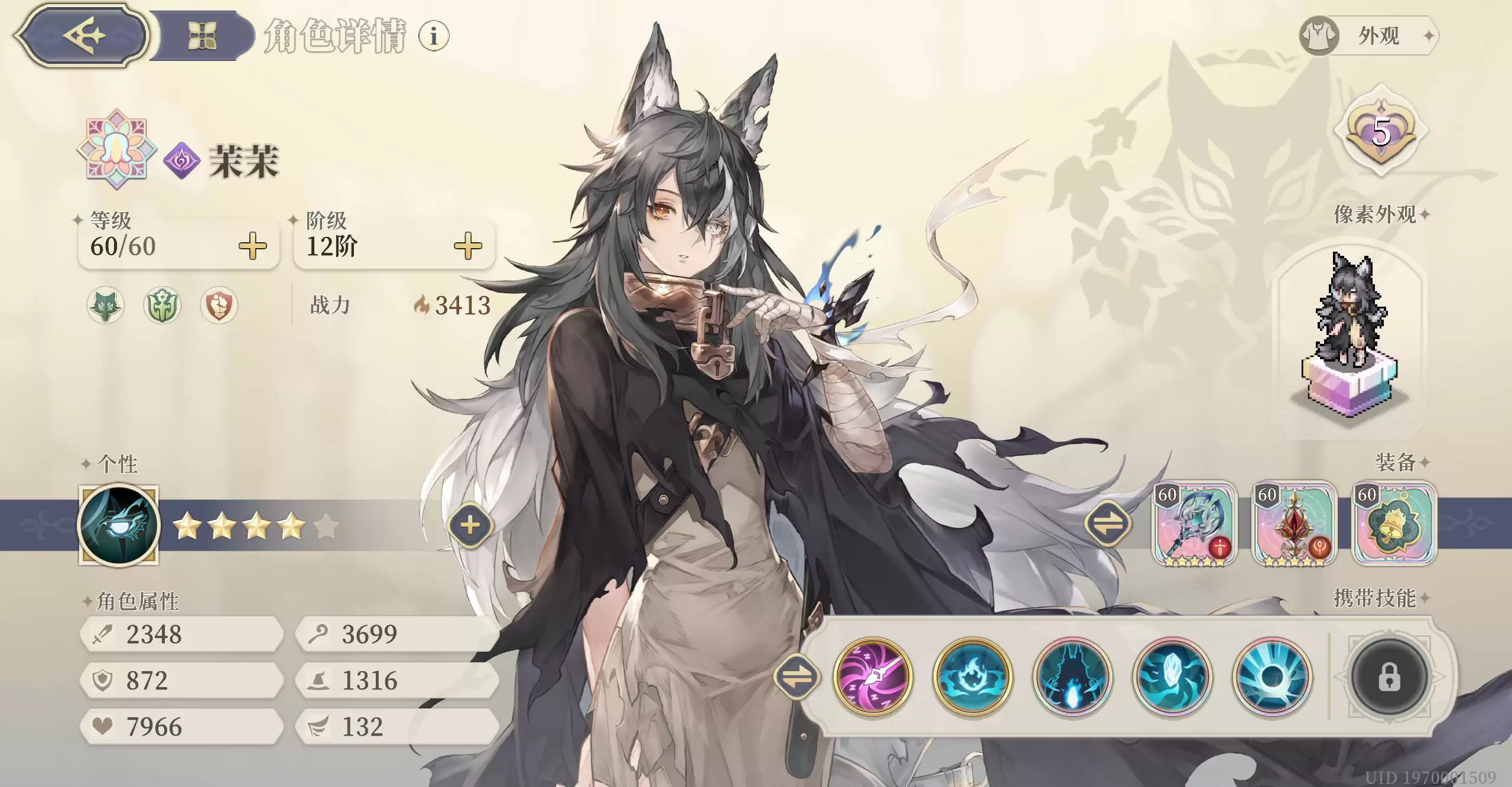Inspect the green trident emblem icon

pyautogui.click(x=162, y=305)
